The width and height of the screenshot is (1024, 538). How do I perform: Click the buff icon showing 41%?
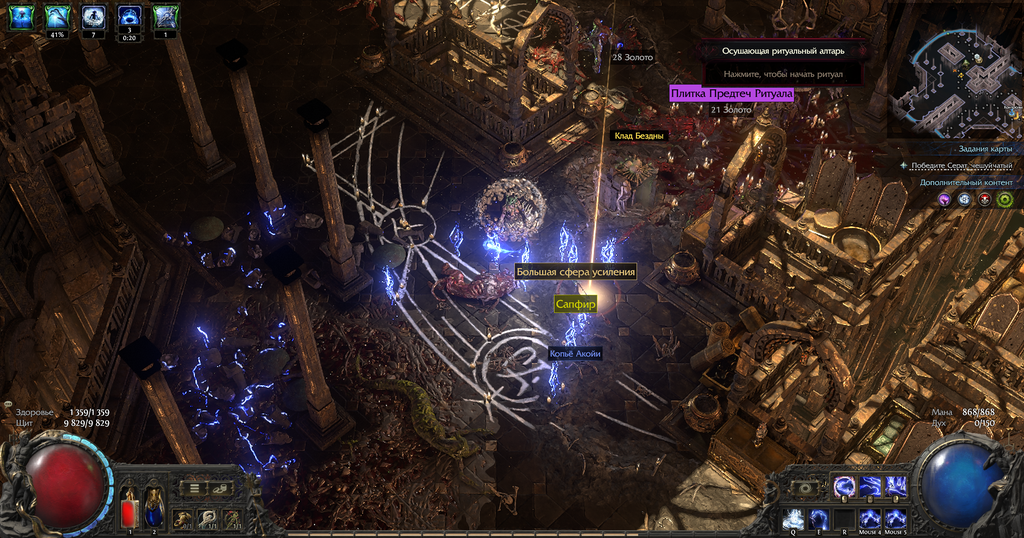tap(57, 17)
